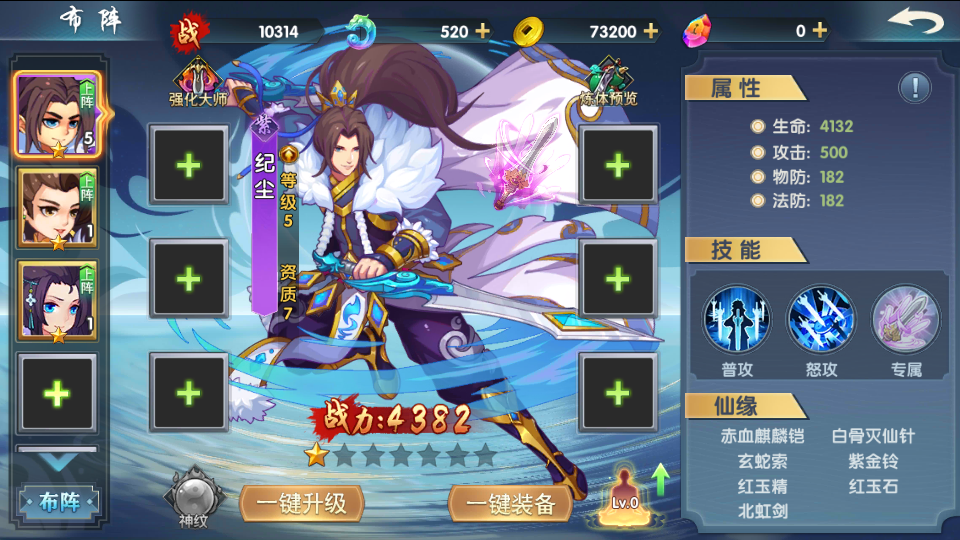Viewport: 960px width, 540px height.
Task: Tap 一键升级 one-click upgrade button
Action: click(301, 504)
